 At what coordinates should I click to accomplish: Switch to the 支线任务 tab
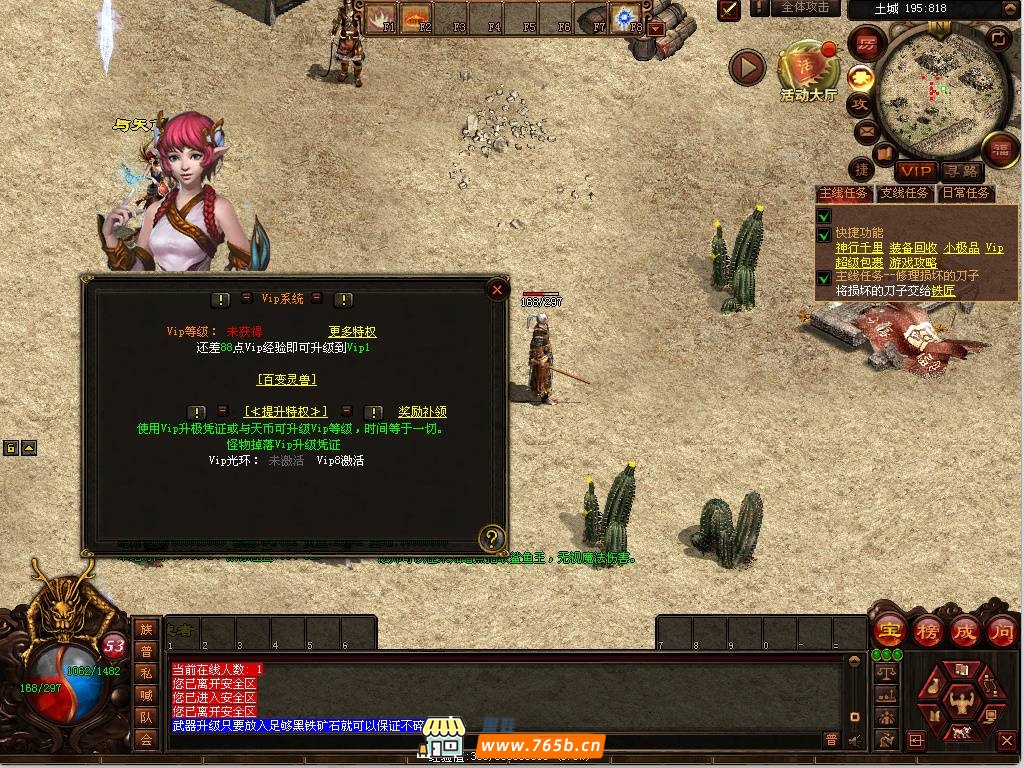904,193
